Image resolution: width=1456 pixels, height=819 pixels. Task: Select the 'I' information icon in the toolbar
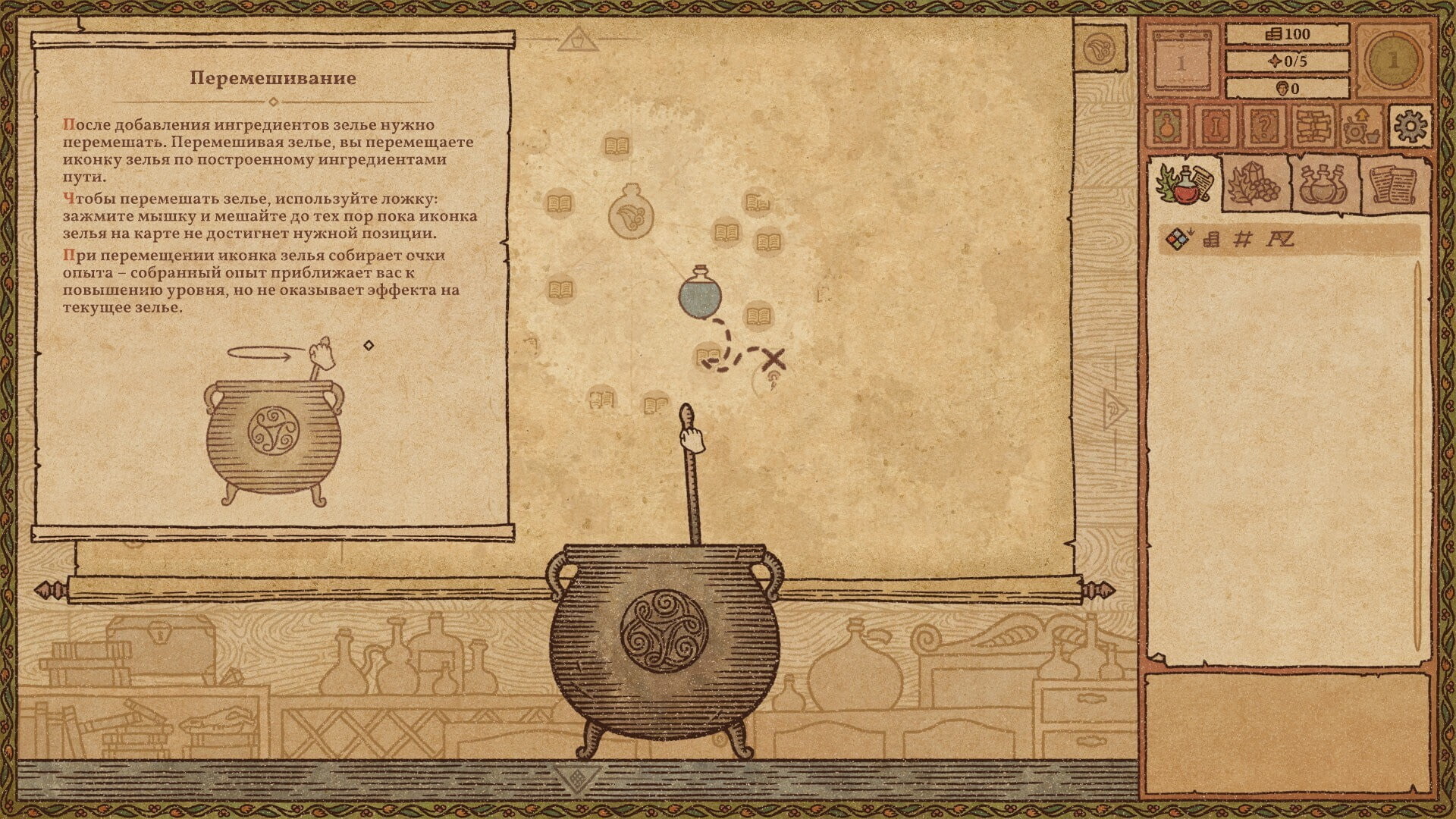[x=1216, y=127]
